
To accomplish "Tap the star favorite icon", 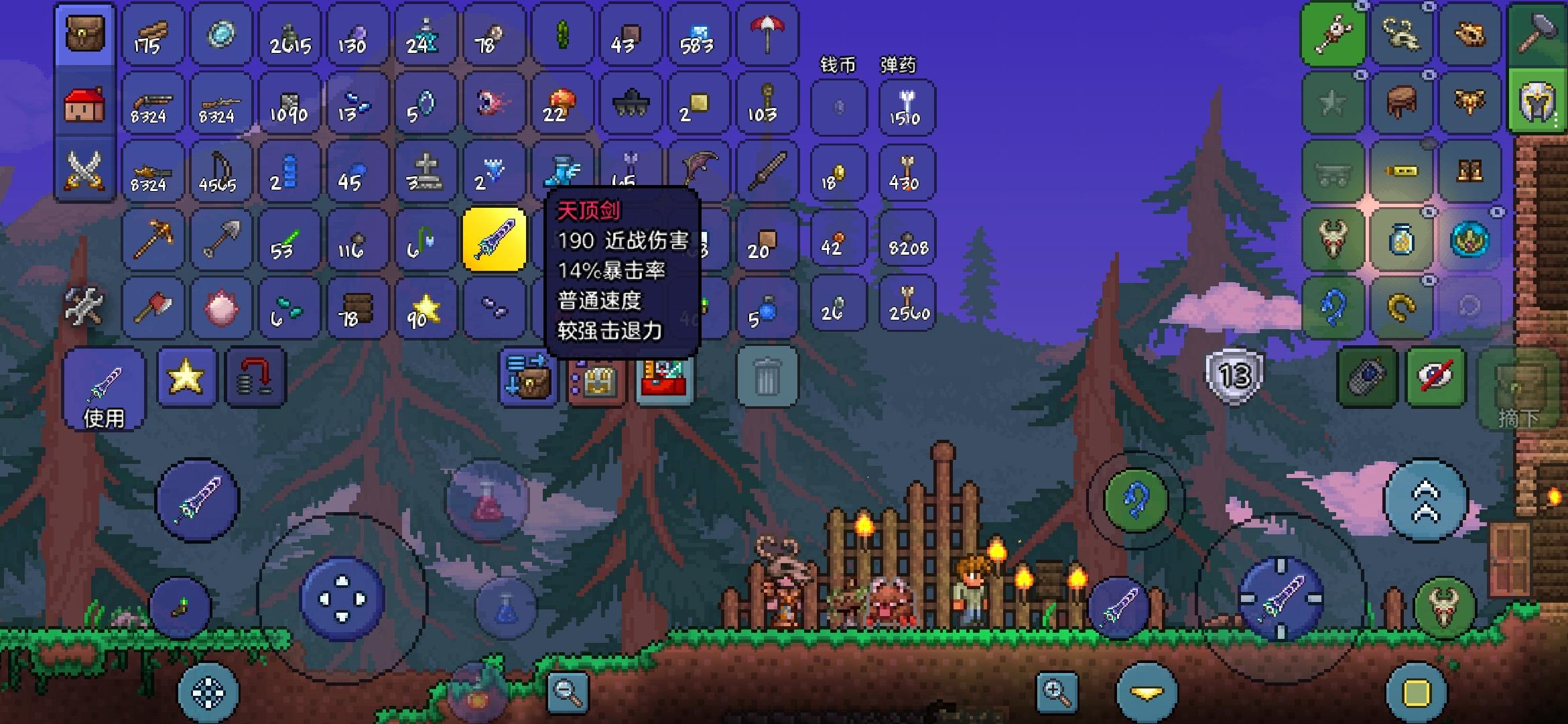I will point(188,377).
